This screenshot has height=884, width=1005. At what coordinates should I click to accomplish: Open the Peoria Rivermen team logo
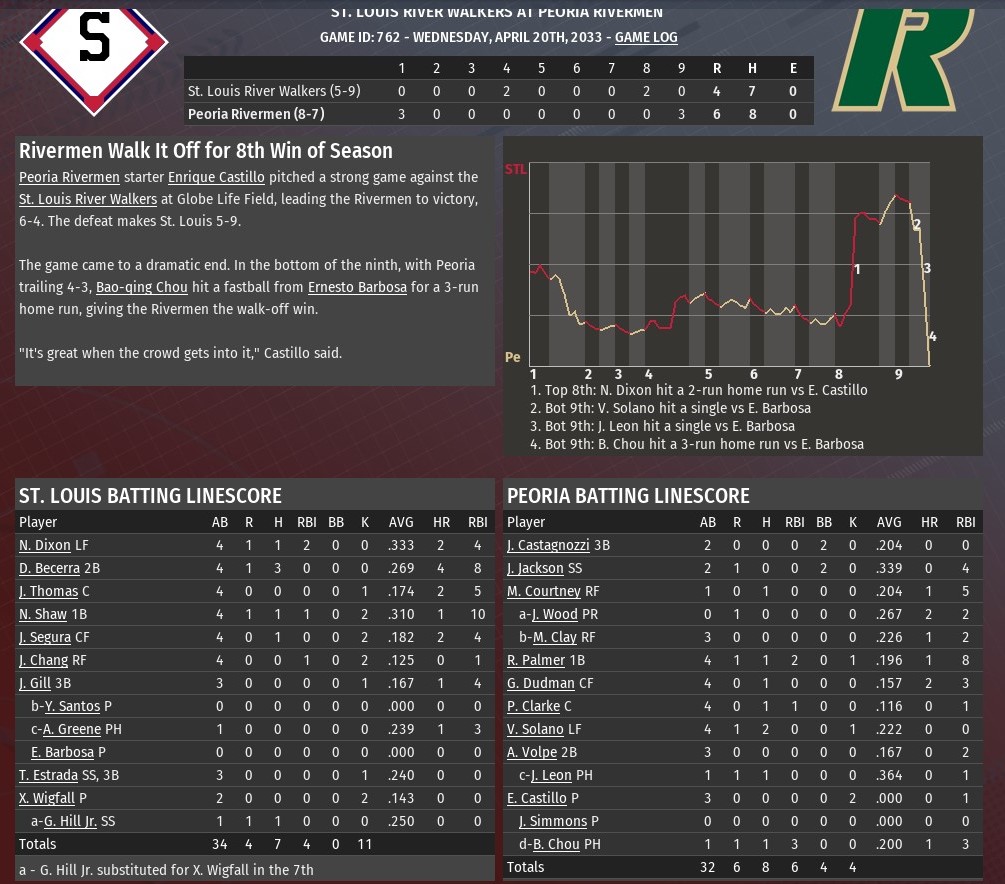tap(905, 60)
